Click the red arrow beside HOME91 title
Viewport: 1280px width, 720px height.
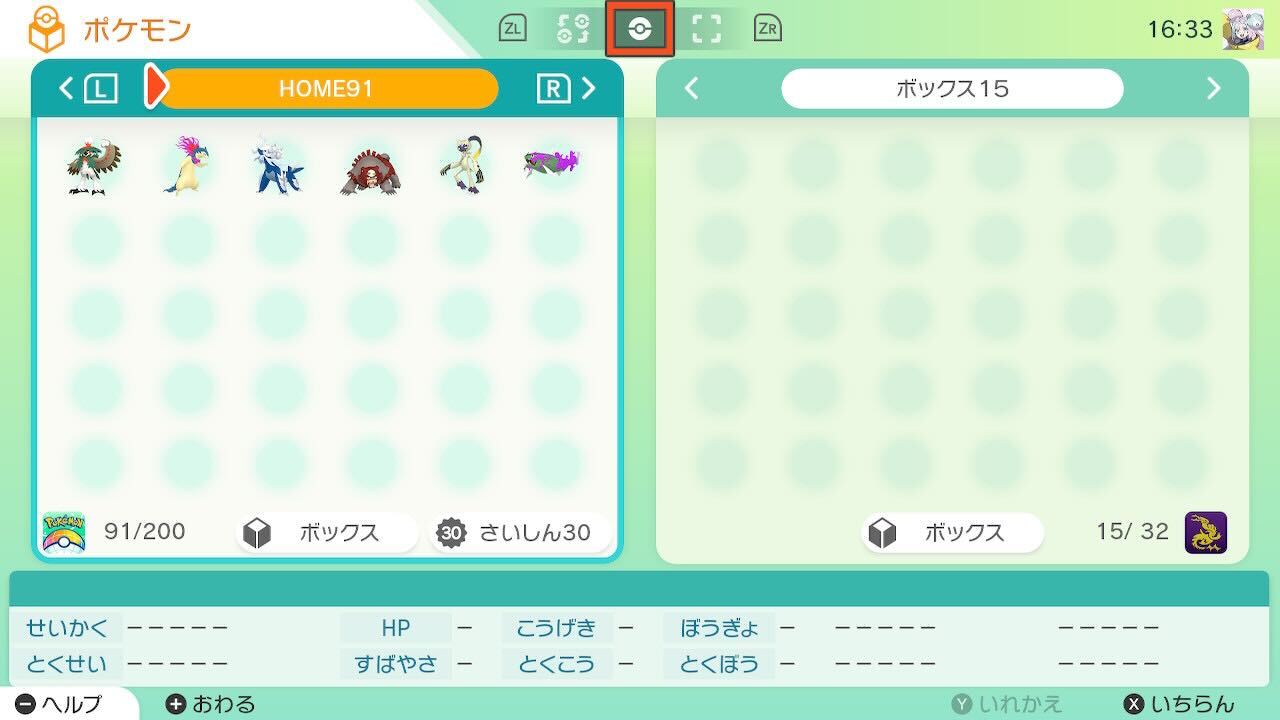pos(156,87)
